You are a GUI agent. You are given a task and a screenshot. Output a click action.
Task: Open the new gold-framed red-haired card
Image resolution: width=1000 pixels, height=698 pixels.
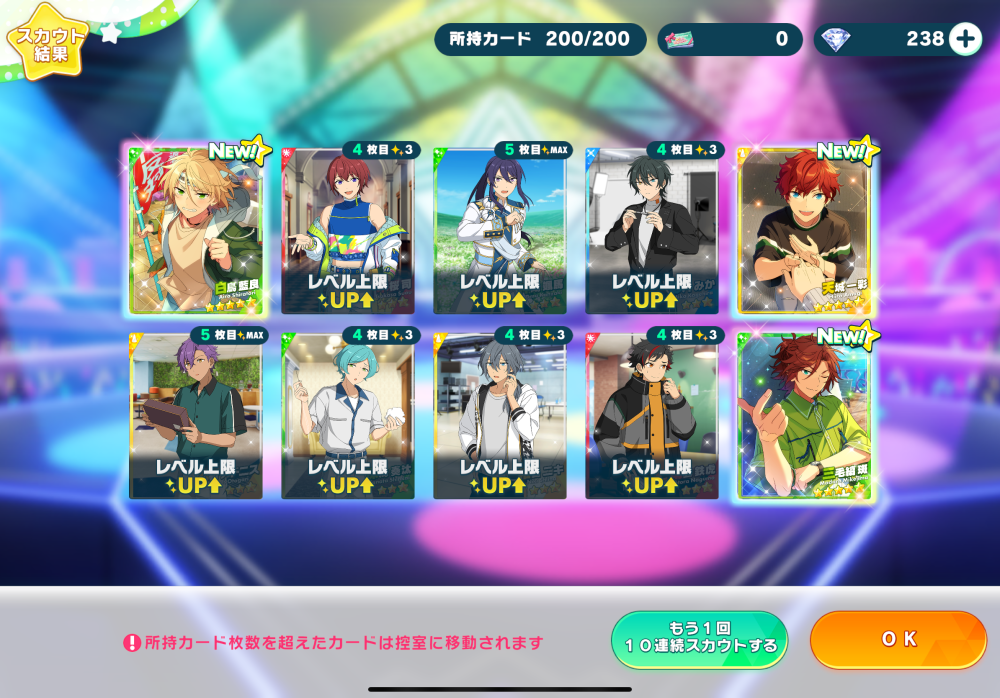pyautogui.click(x=804, y=230)
